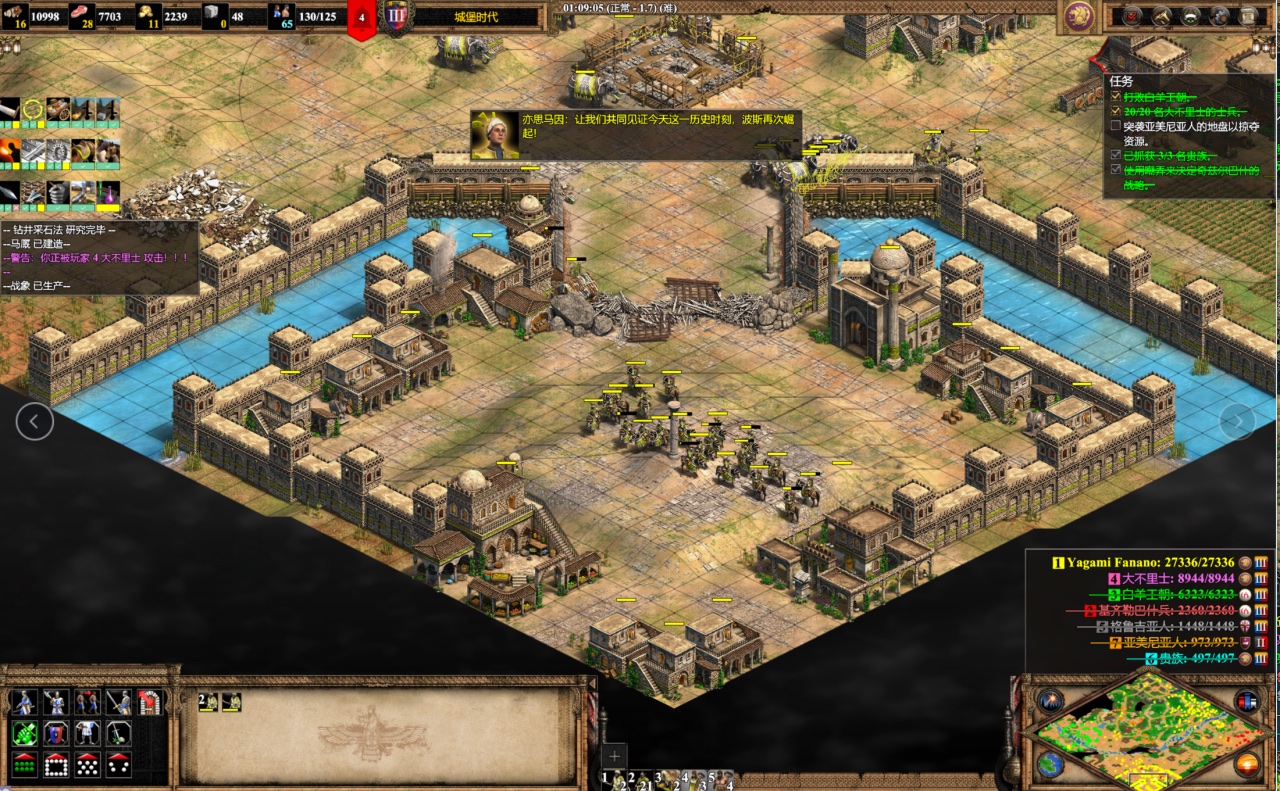Choose the box formation
Screen dimensions: 1280x791
pyautogui.click(x=56, y=765)
